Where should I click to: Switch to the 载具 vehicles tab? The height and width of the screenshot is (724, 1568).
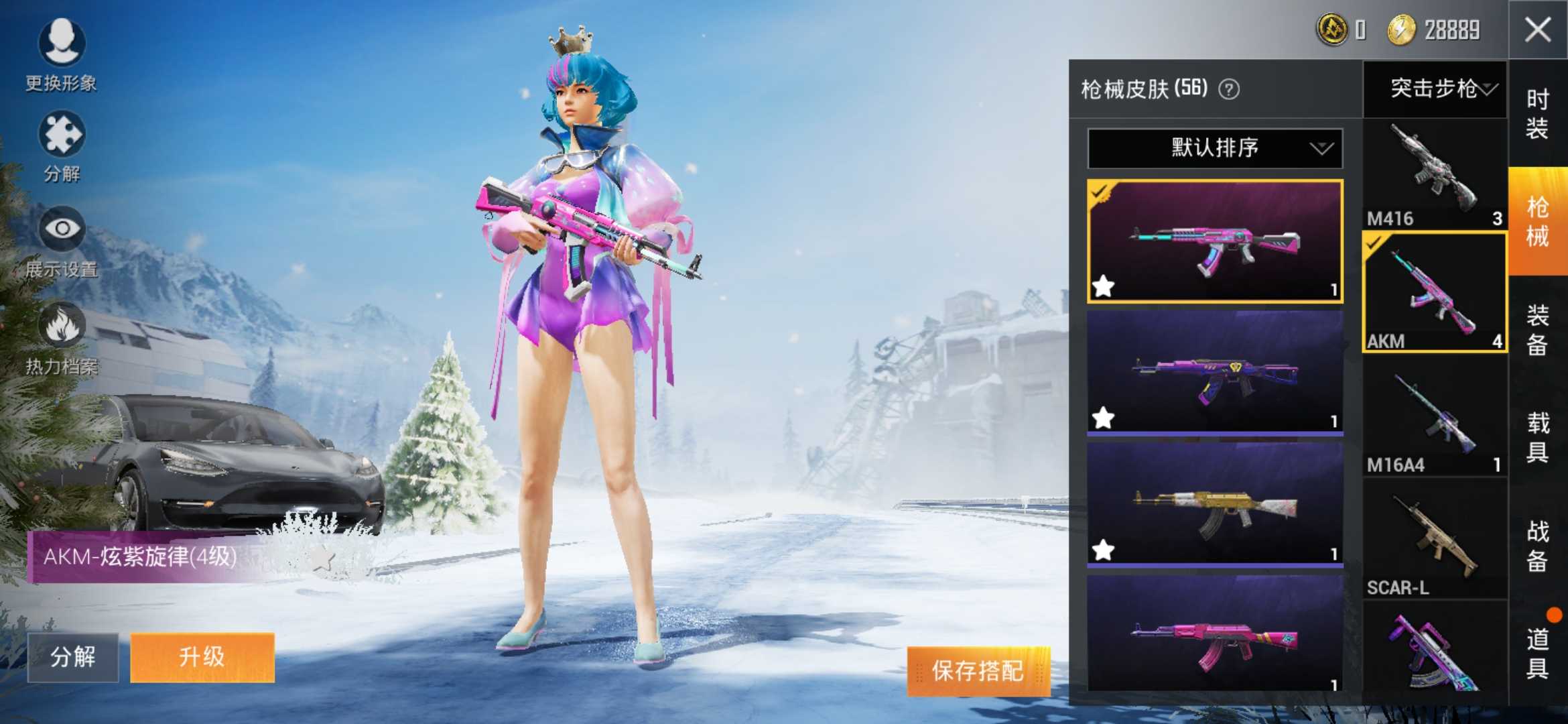pos(1537,437)
